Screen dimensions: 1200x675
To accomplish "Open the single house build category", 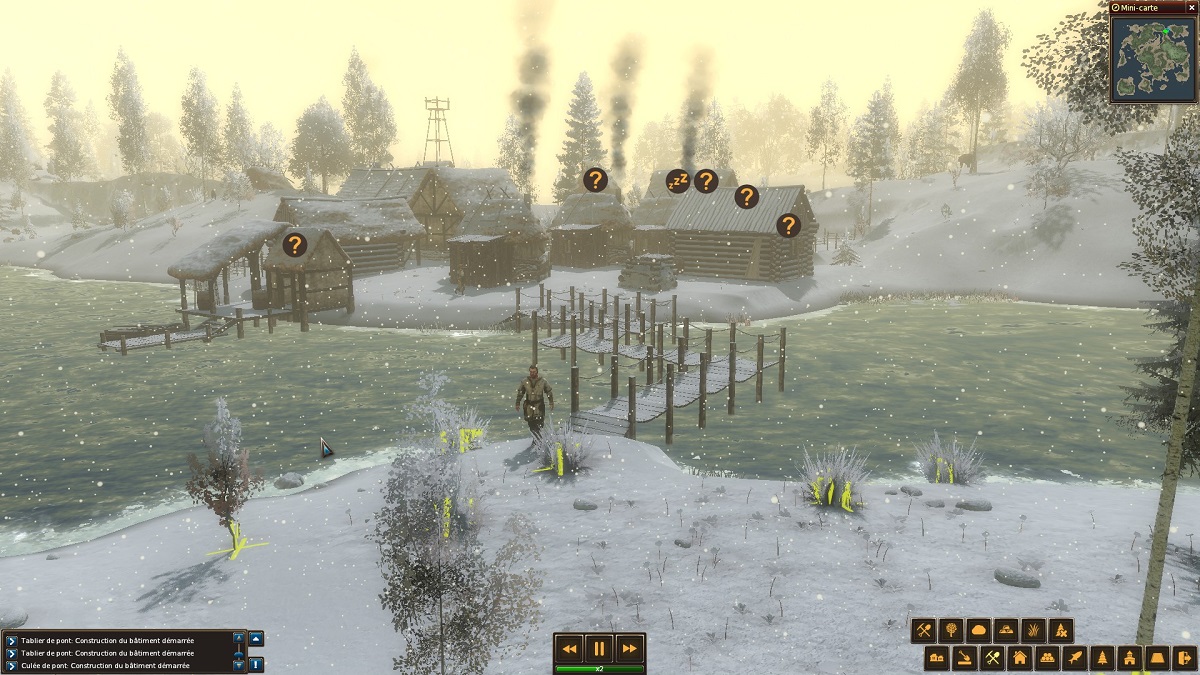I will point(1019,658).
